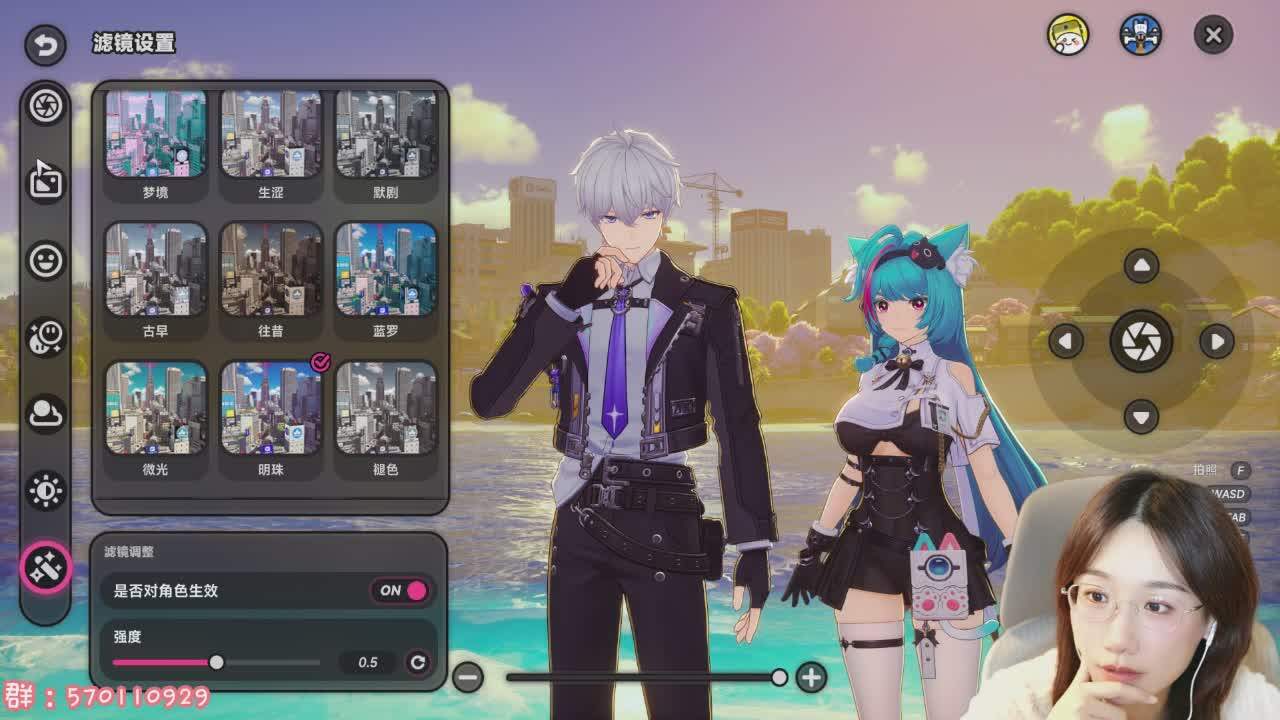Viewport: 1280px width, 720px height.
Task: Select the 往昔 filter
Action: (271, 270)
